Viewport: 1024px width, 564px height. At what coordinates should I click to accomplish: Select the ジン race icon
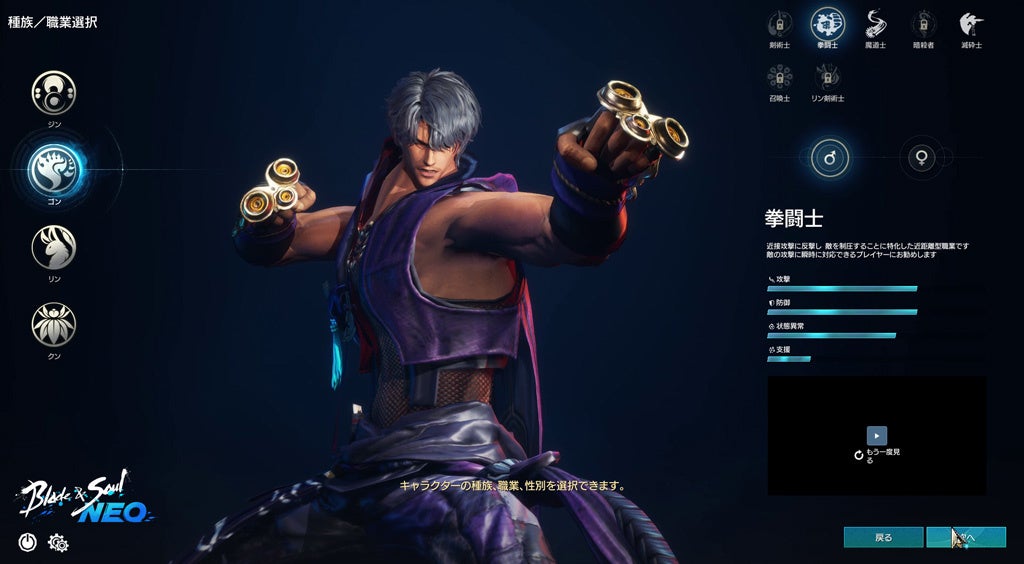coord(54,92)
